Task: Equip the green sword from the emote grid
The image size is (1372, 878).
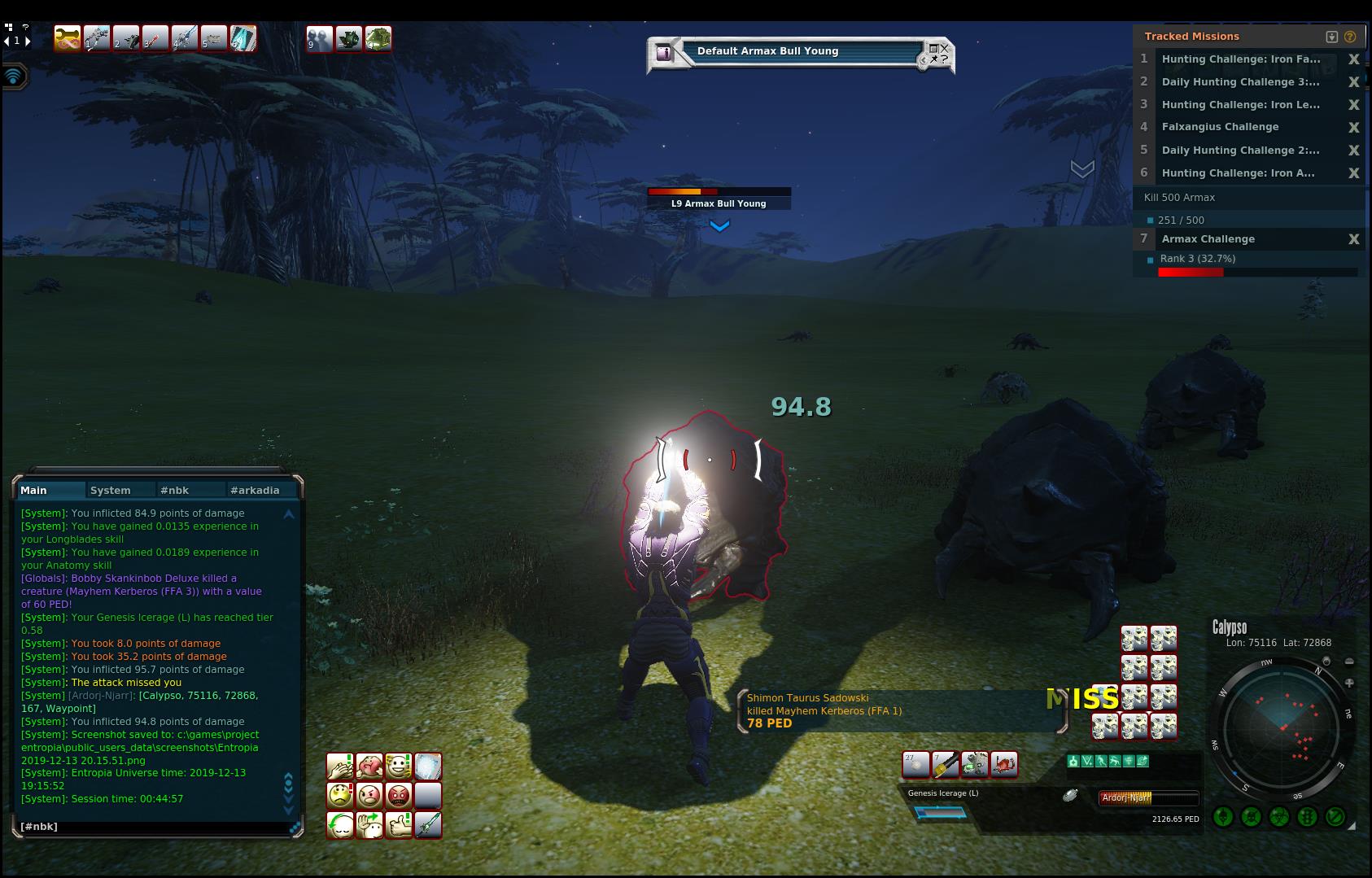Action: click(428, 825)
